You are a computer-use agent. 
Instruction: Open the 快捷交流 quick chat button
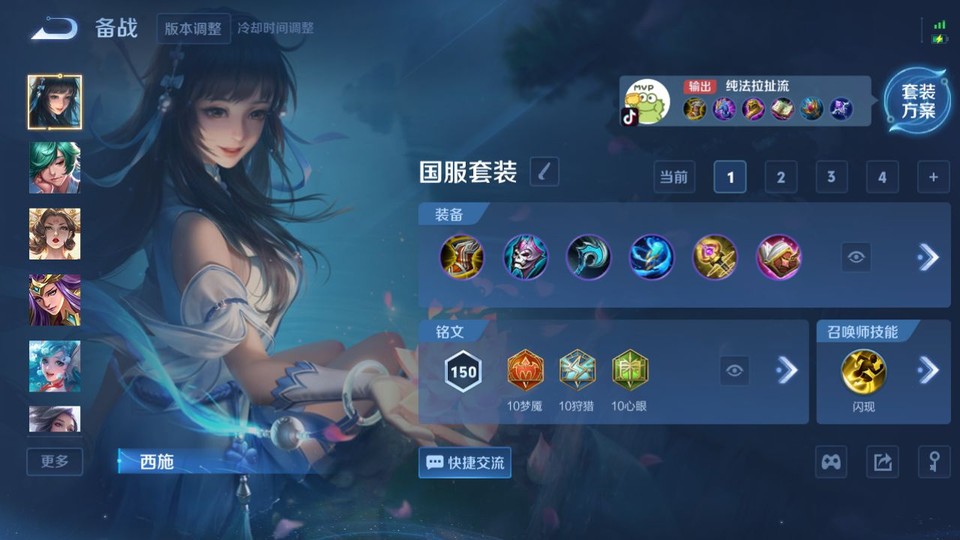465,463
